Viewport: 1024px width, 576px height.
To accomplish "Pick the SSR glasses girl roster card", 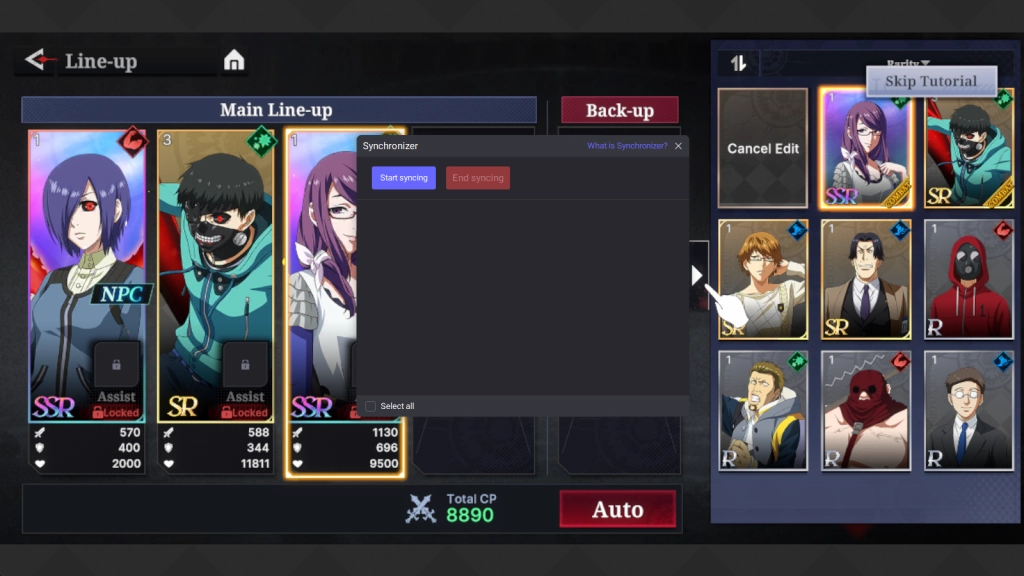I will 864,149.
